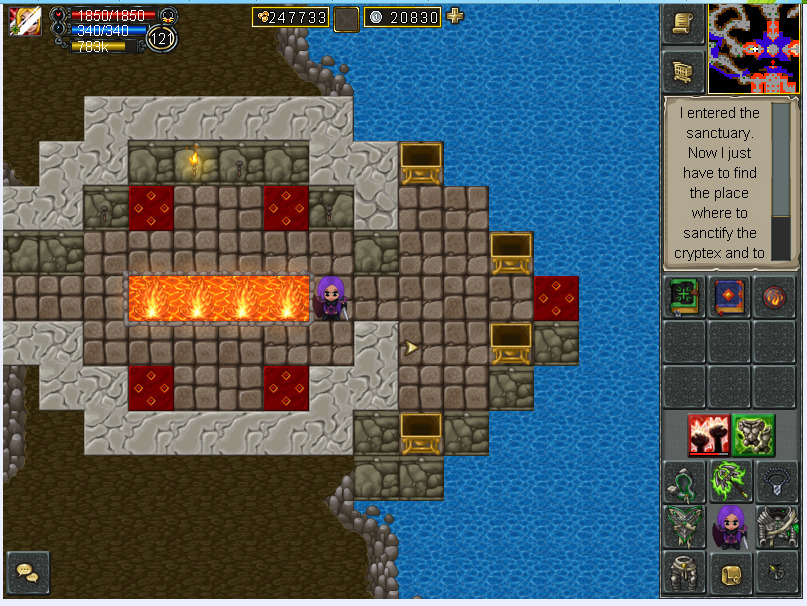
Task: Select the bead necklace amulet slot
Action: tap(775, 481)
